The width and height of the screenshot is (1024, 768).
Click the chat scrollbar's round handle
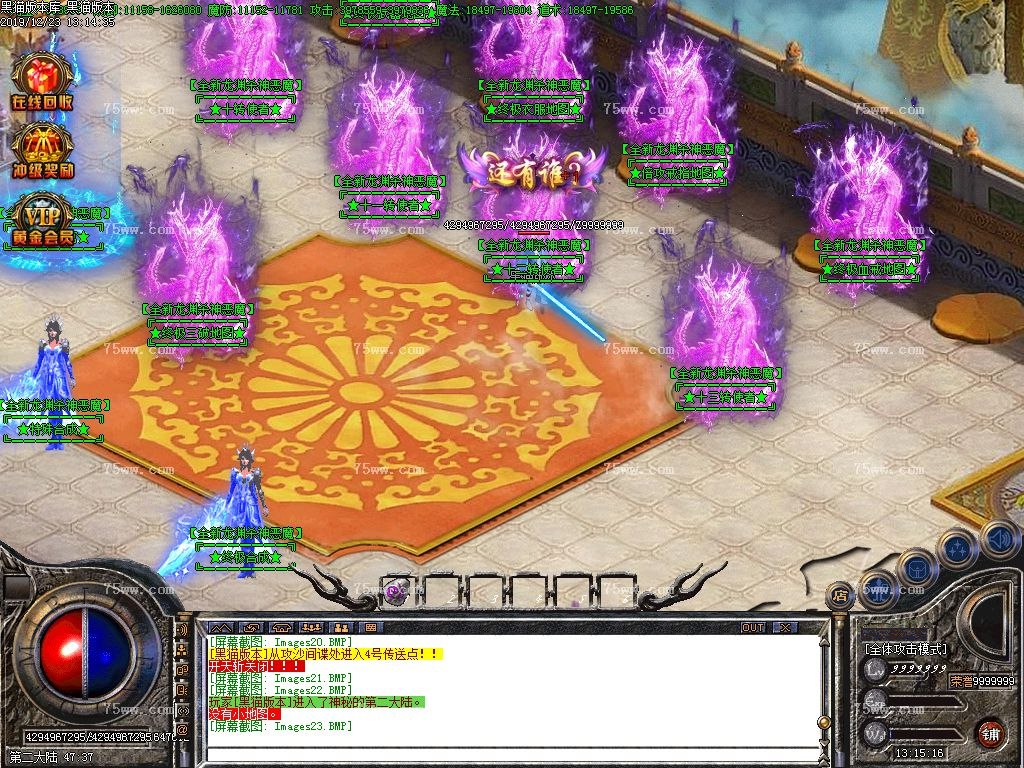[x=824, y=723]
